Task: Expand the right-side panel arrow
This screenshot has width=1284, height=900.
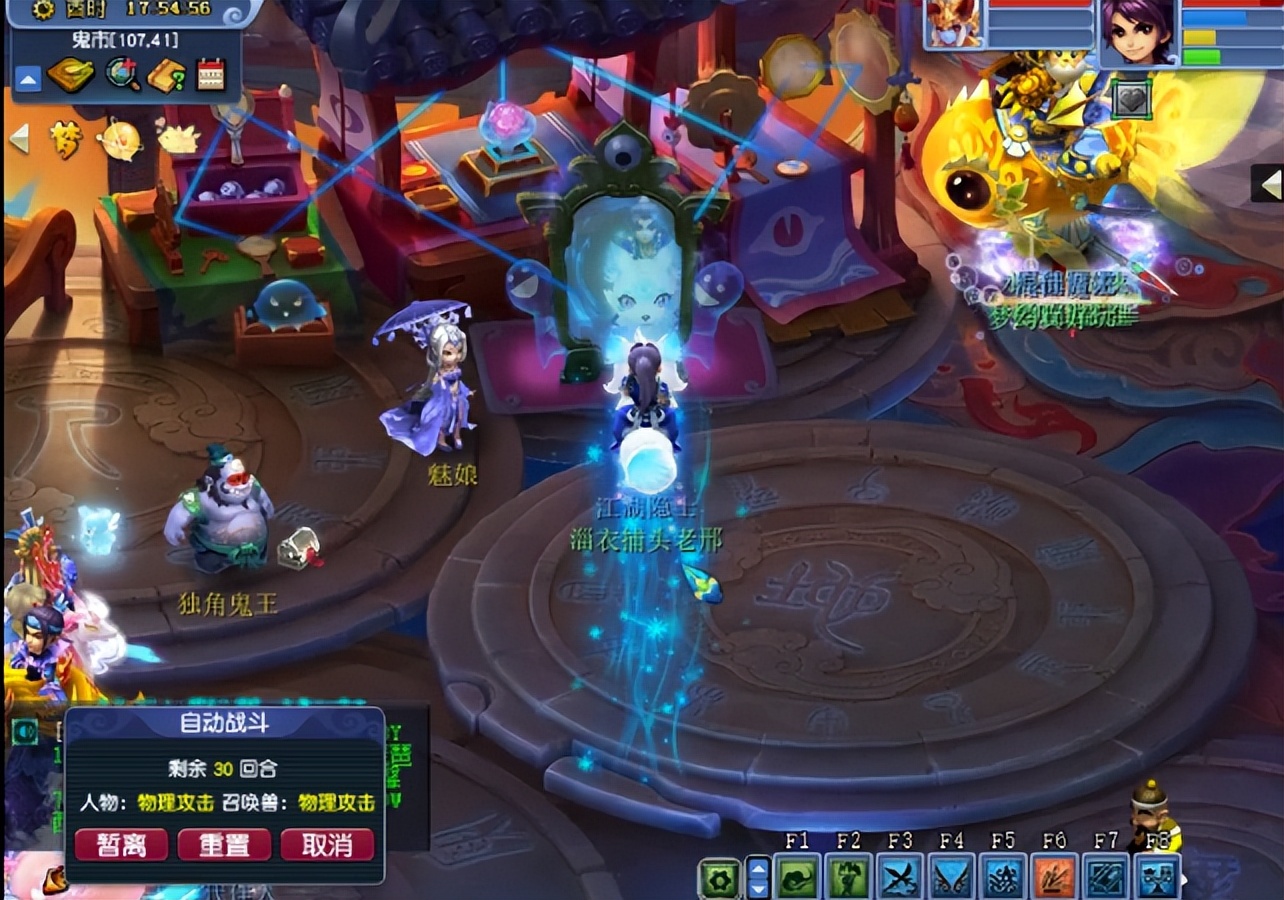Action: [x=1270, y=184]
